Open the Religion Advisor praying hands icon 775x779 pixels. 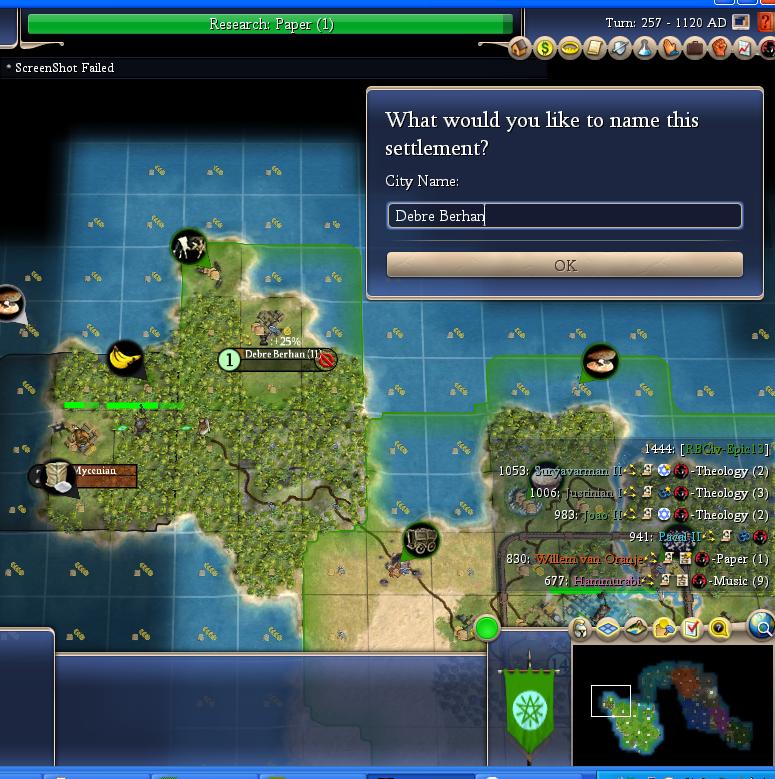click(x=670, y=48)
